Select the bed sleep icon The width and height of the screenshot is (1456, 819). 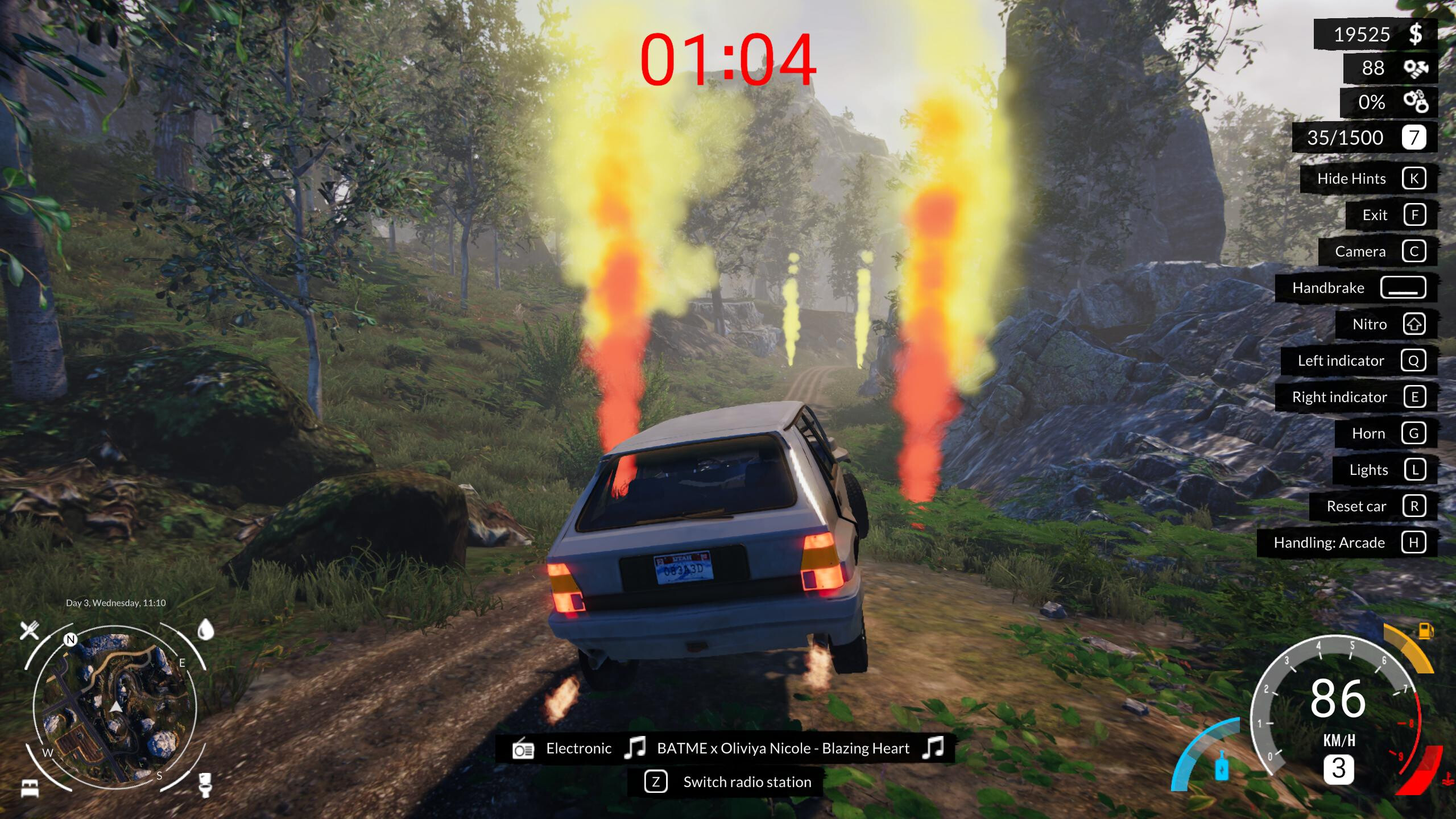coord(30,788)
